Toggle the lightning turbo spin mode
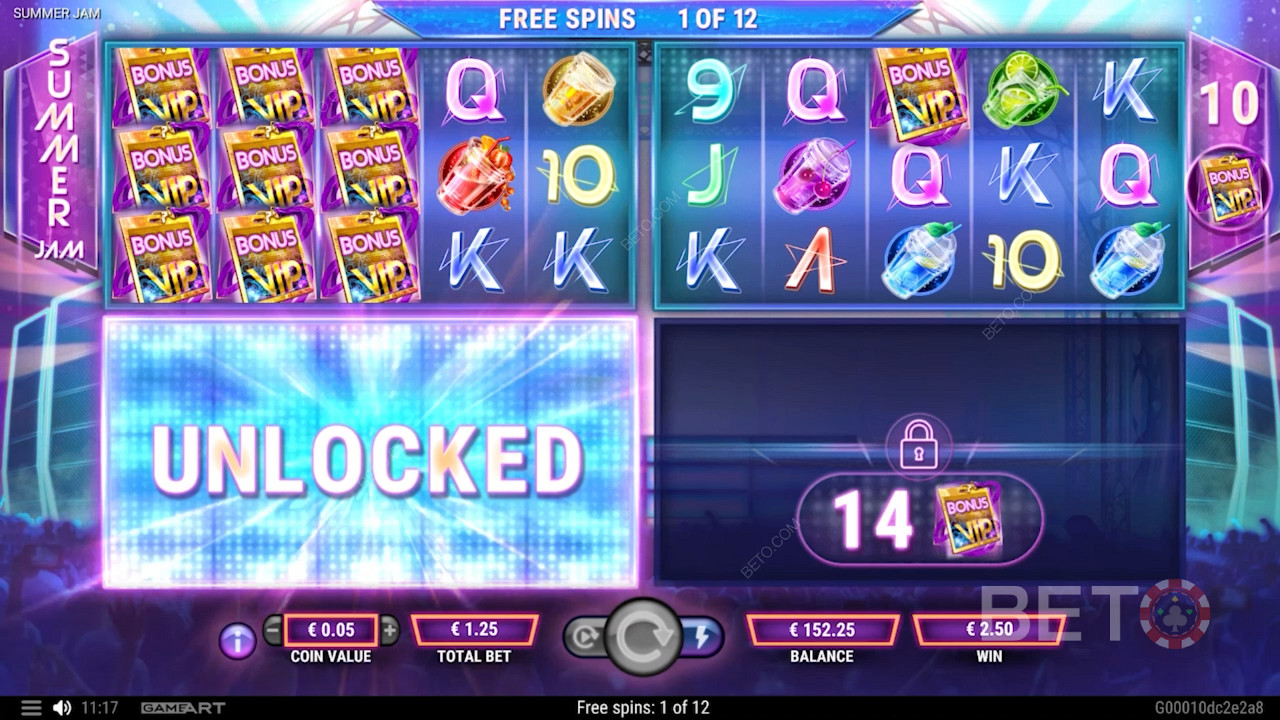 coord(701,637)
